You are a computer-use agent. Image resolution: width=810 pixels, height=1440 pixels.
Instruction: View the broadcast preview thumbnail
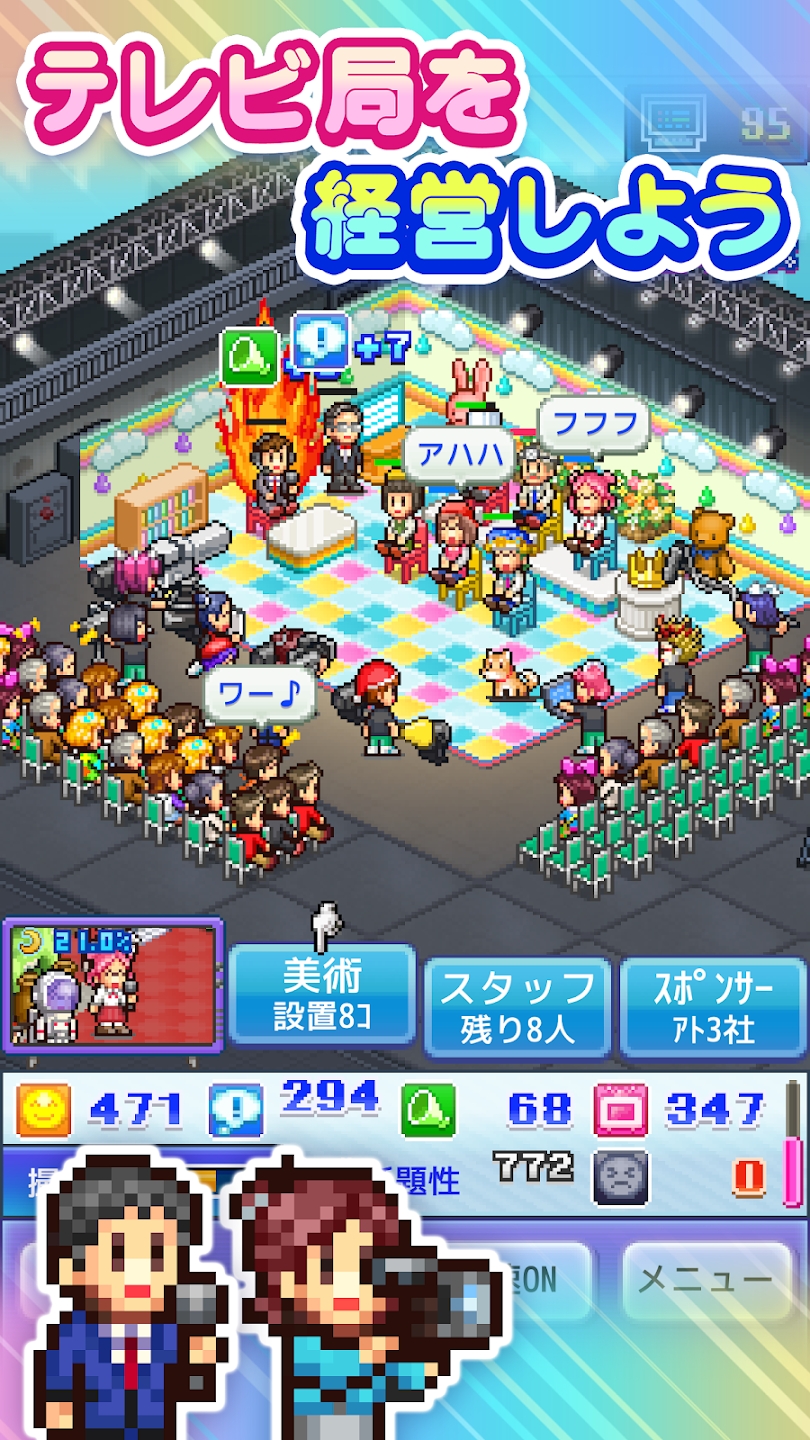pos(113,985)
